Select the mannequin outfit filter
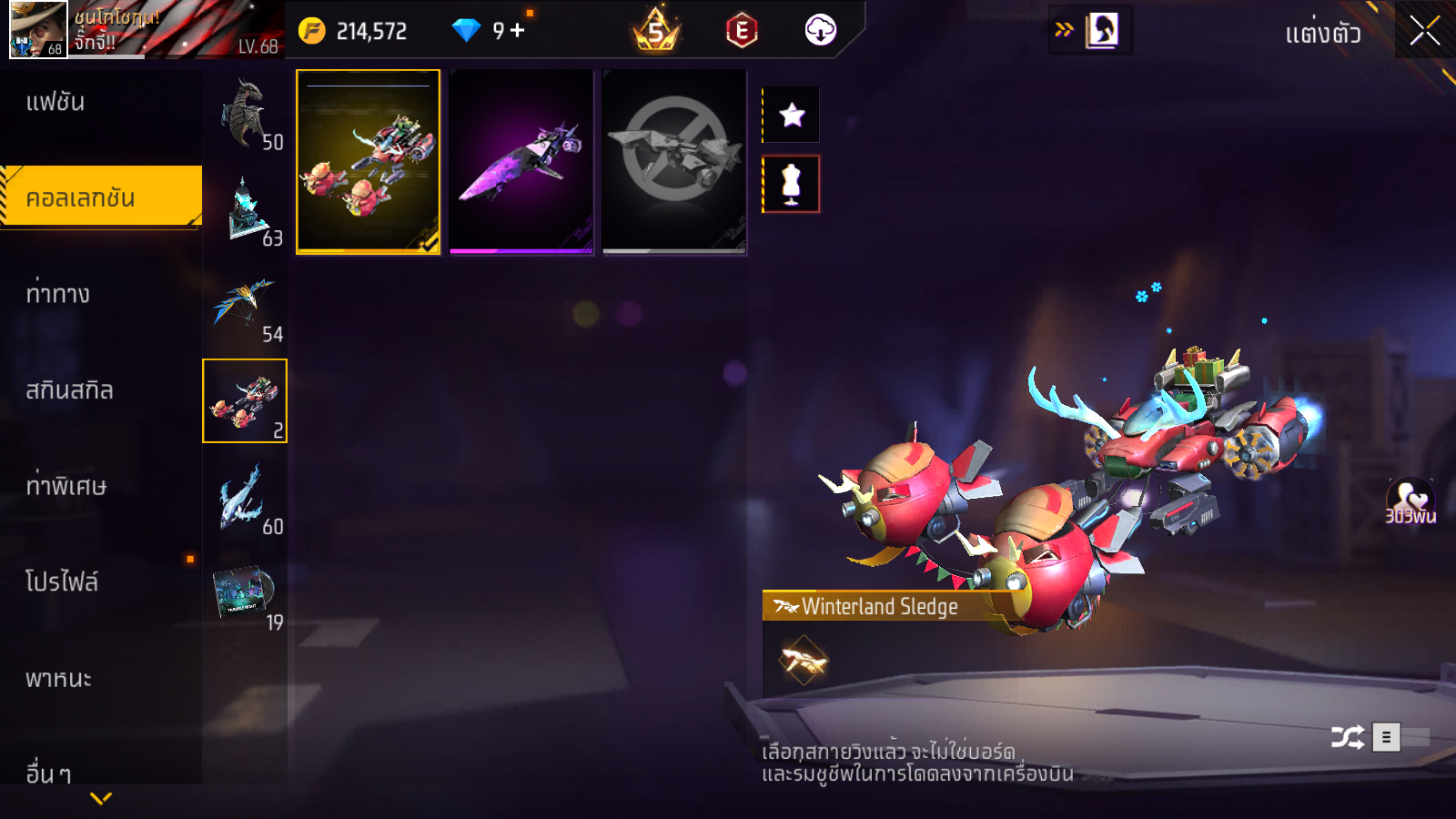Viewport: 1456px width, 819px height. pos(792,184)
